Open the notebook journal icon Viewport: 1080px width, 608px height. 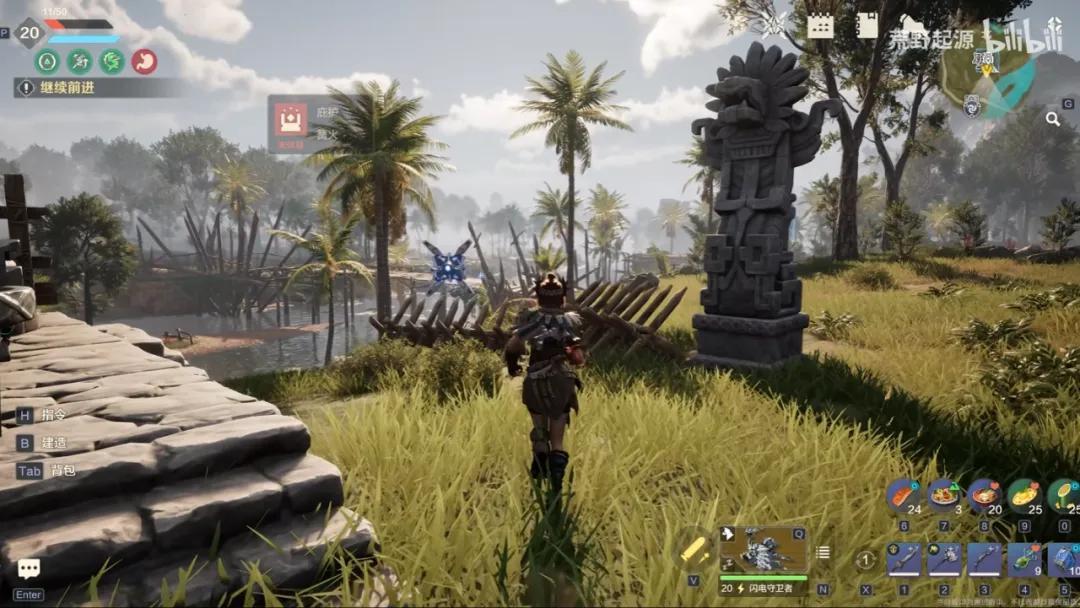click(x=867, y=26)
